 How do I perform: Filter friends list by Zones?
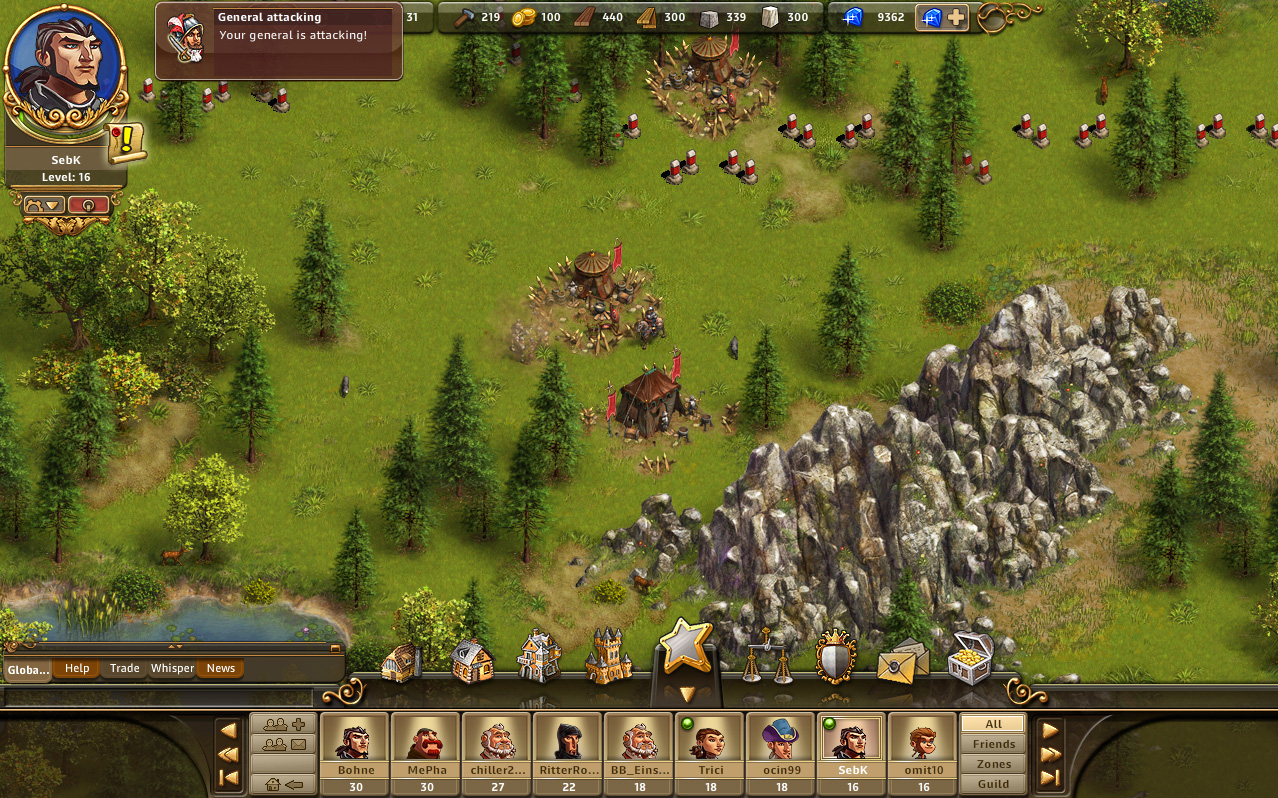[x=993, y=764]
